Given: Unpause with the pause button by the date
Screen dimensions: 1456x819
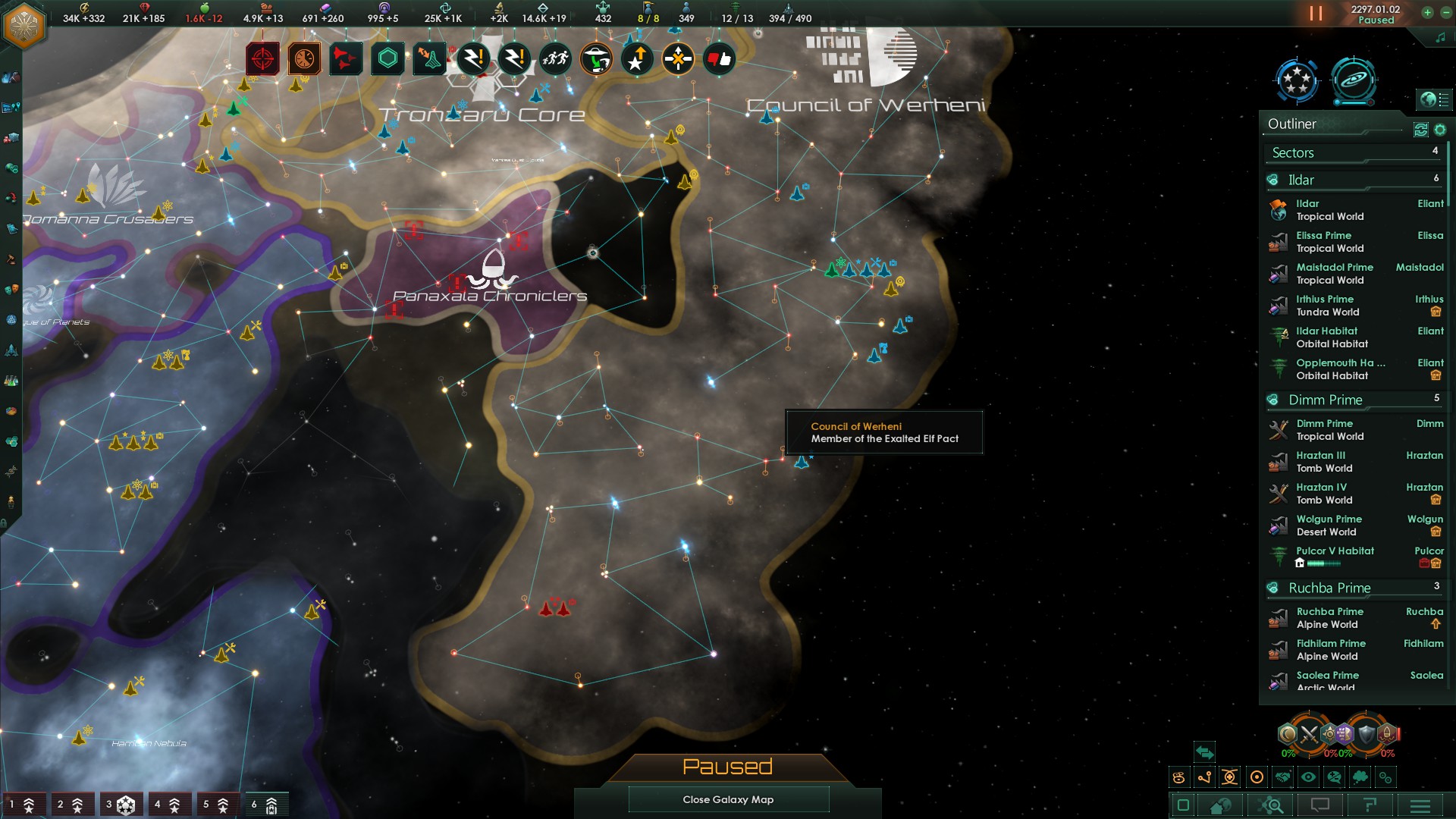Looking at the screenshot, I should point(1316,14).
